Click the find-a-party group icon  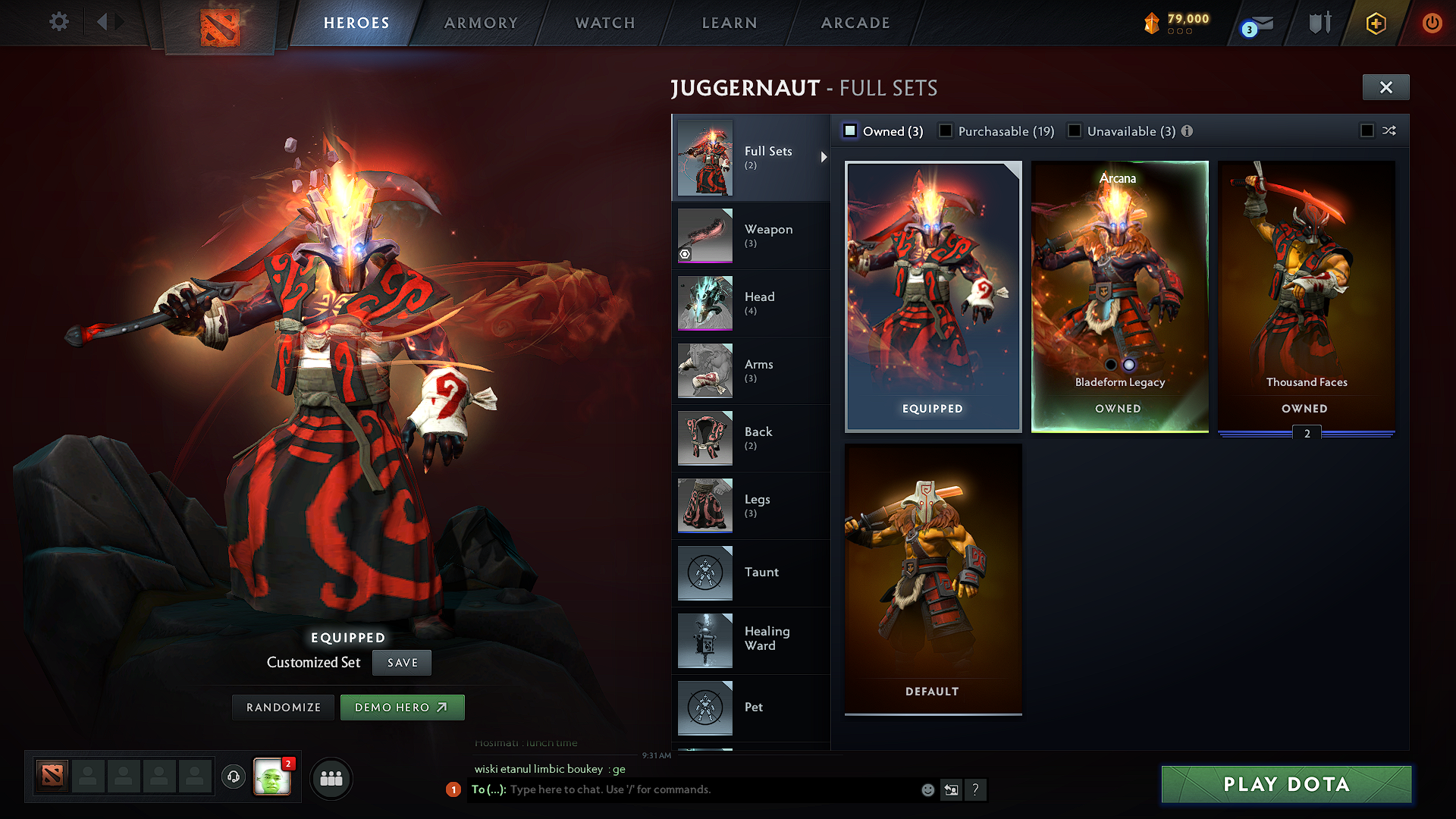click(331, 778)
